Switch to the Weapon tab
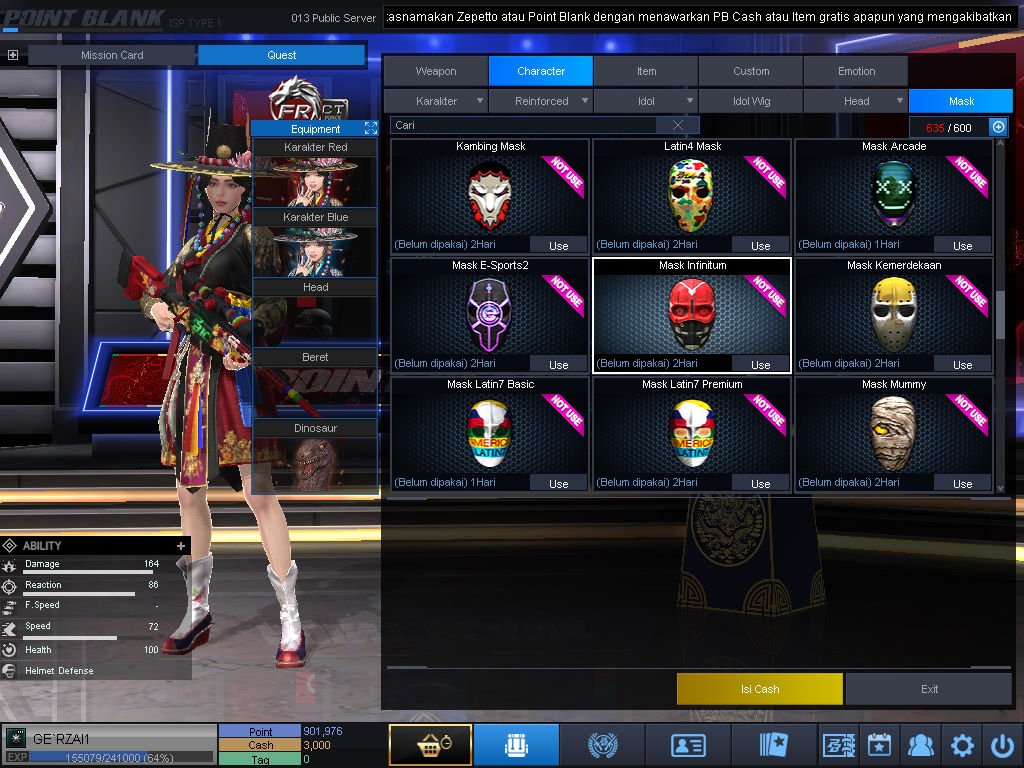The height and width of the screenshot is (768, 1024). (x=436, y=71)
